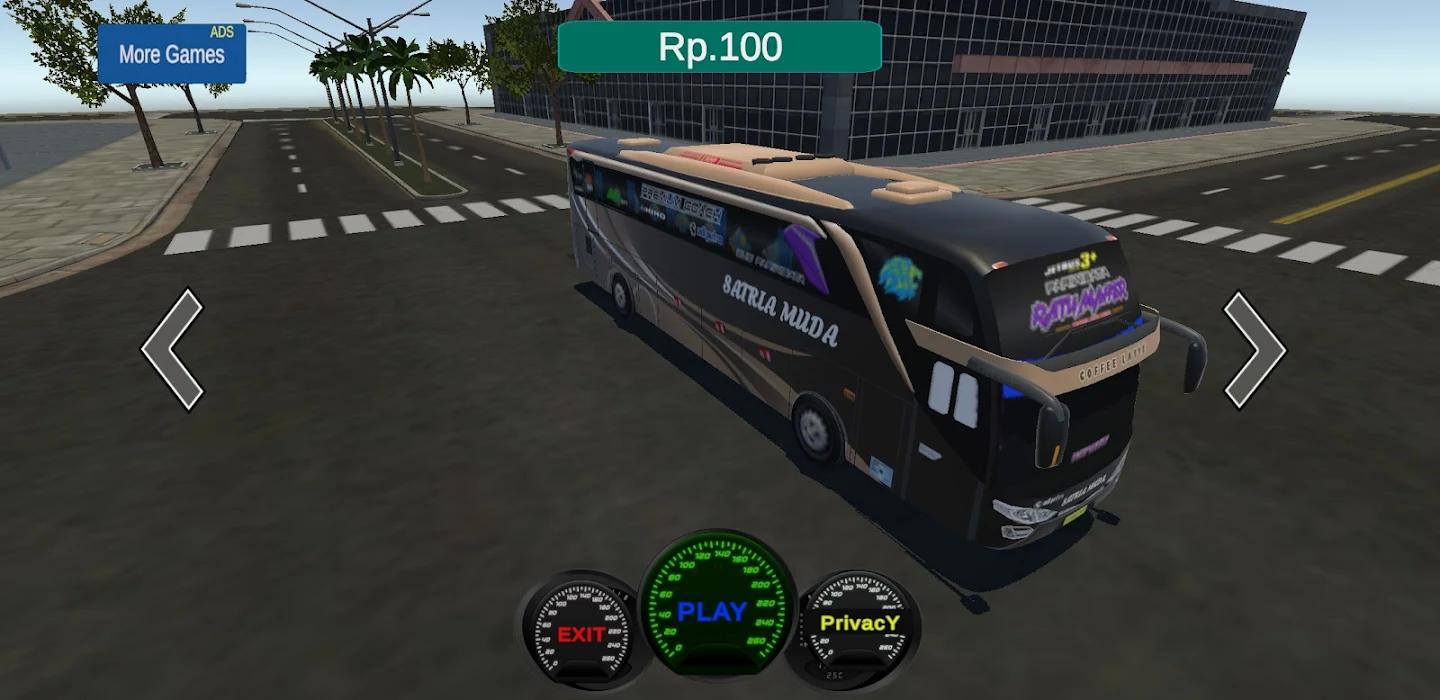Show the next bus with right arrow
The height and width of the screenshot is (700, 1440).
coord(1256,350)
